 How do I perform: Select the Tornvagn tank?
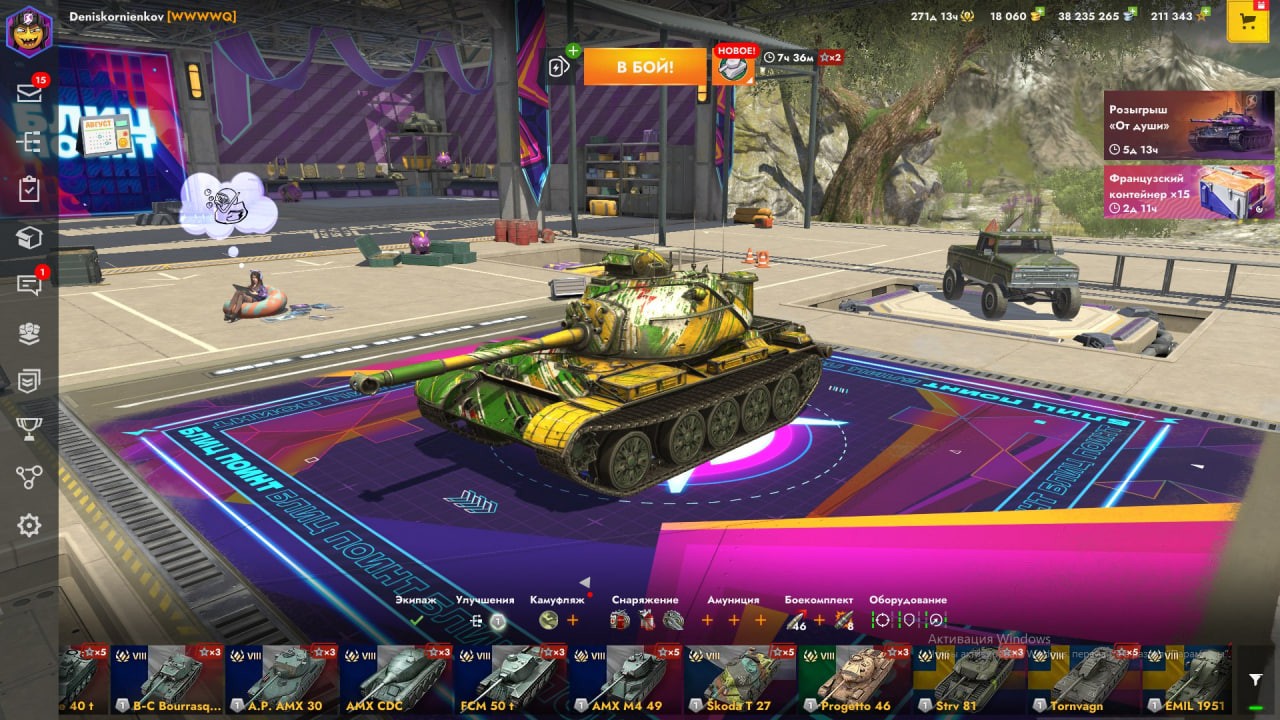1083,680
